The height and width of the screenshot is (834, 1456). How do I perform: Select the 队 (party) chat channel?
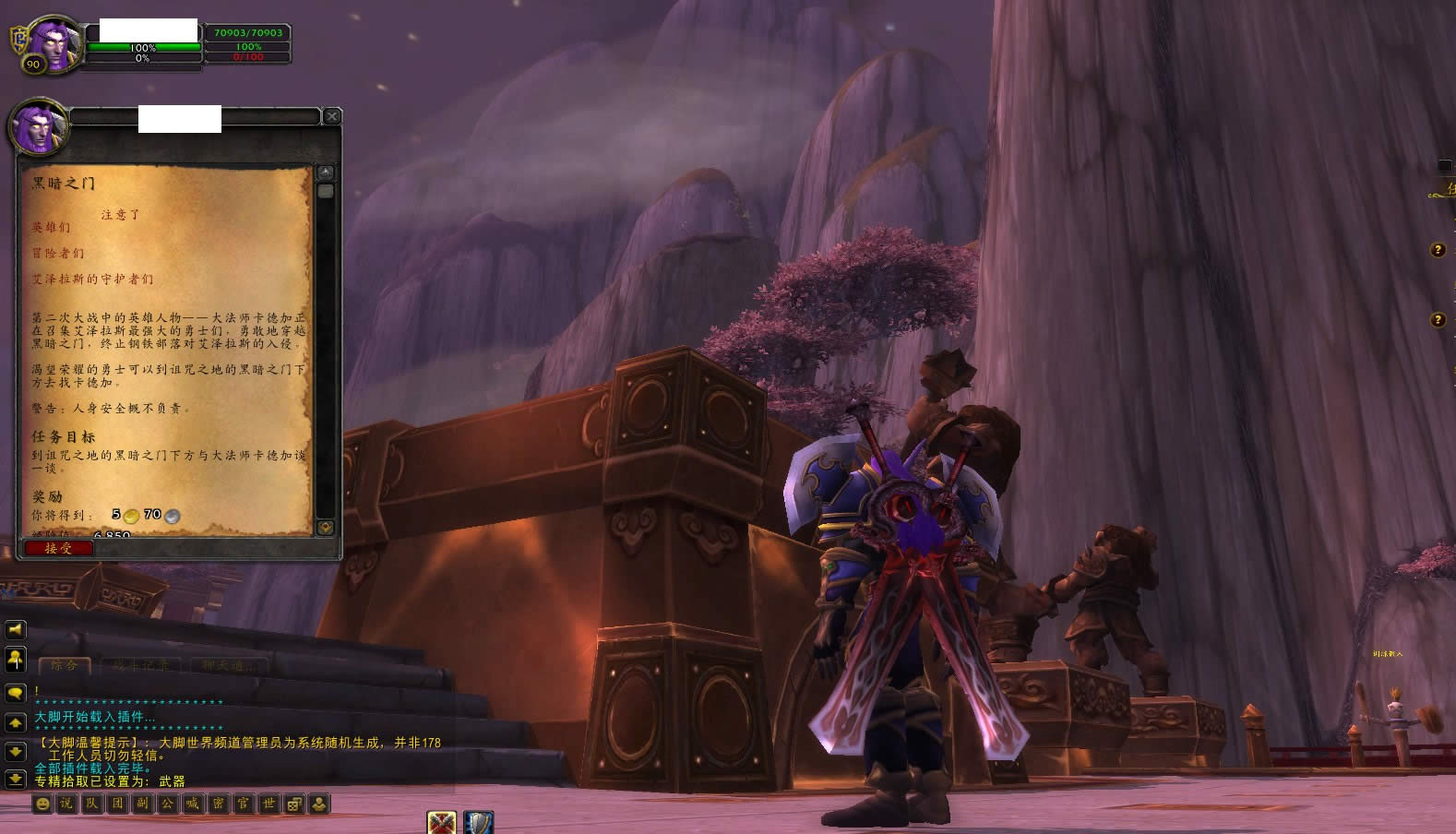tap(92, 804)
